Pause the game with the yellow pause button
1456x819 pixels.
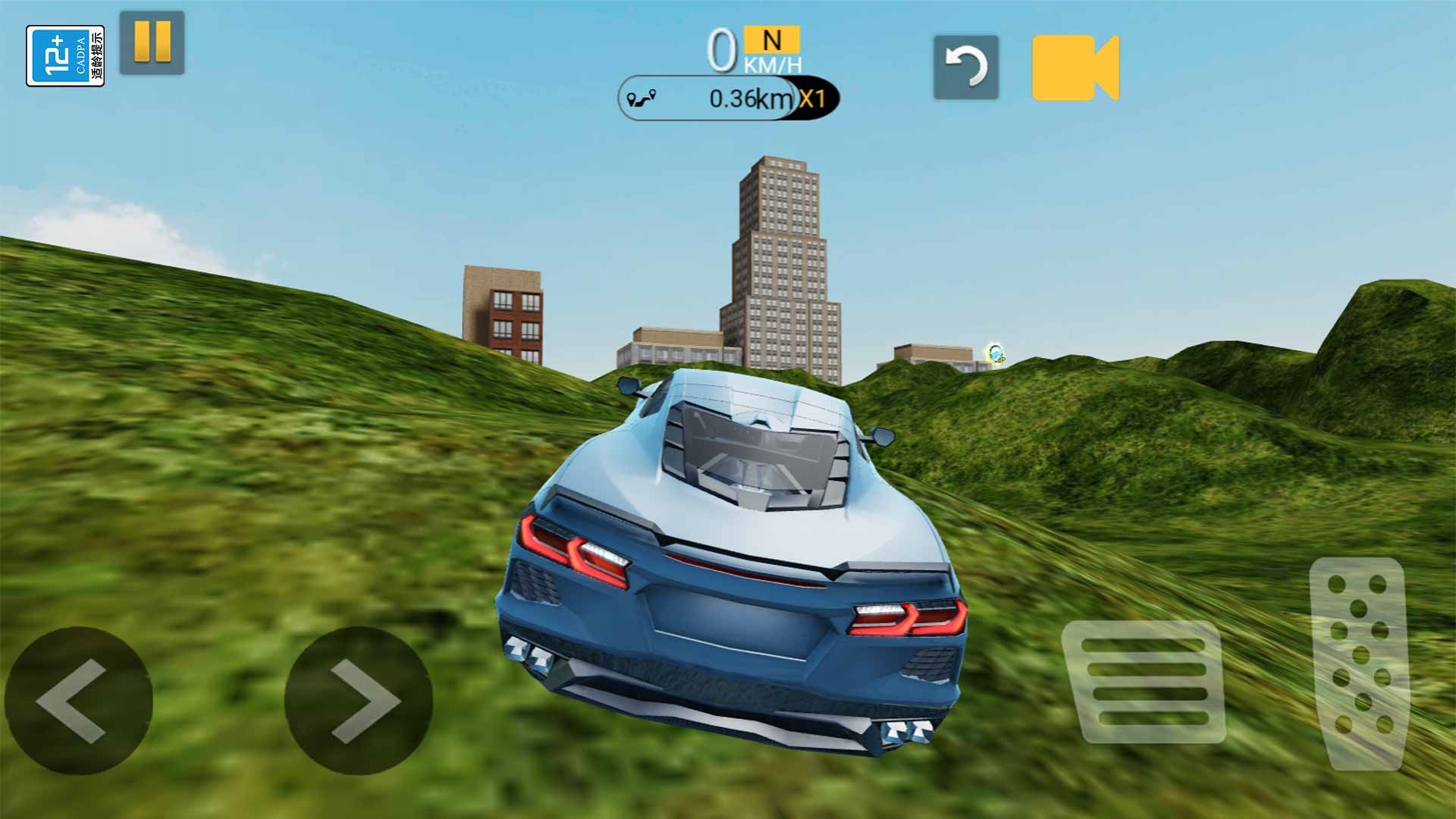pyautogui.click(x=152, y=42)
